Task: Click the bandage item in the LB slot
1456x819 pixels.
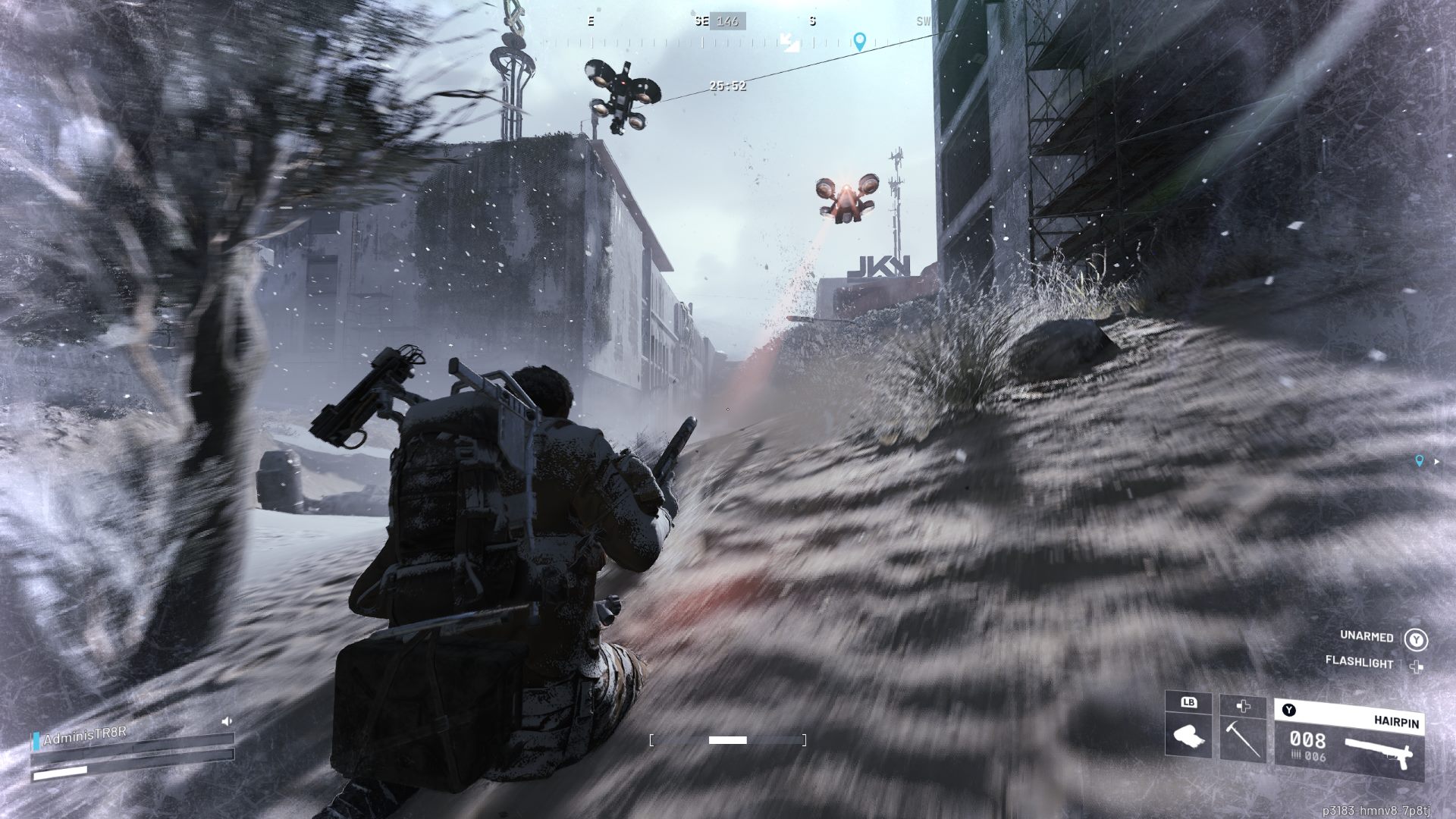Action: tap(1191, 736)
